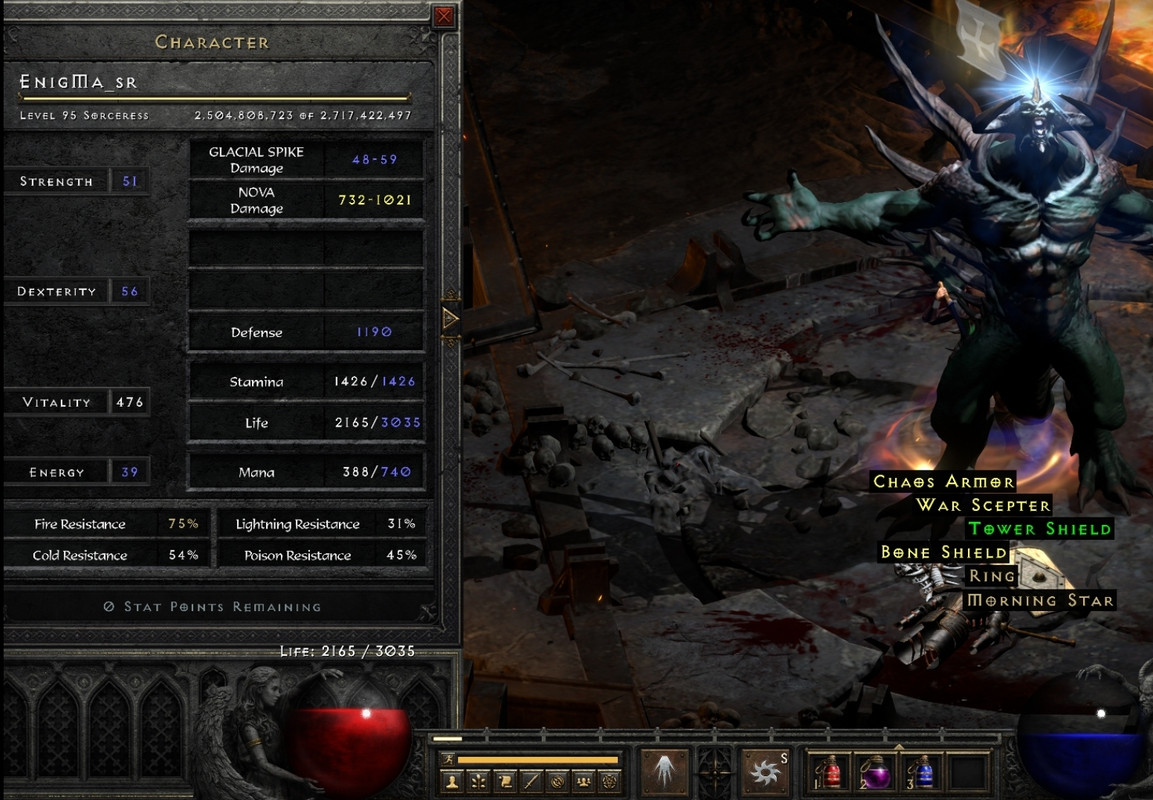Pick up the War Scepter item label
This screenshot has width=1153, height=800.
[x=983, y=505]
